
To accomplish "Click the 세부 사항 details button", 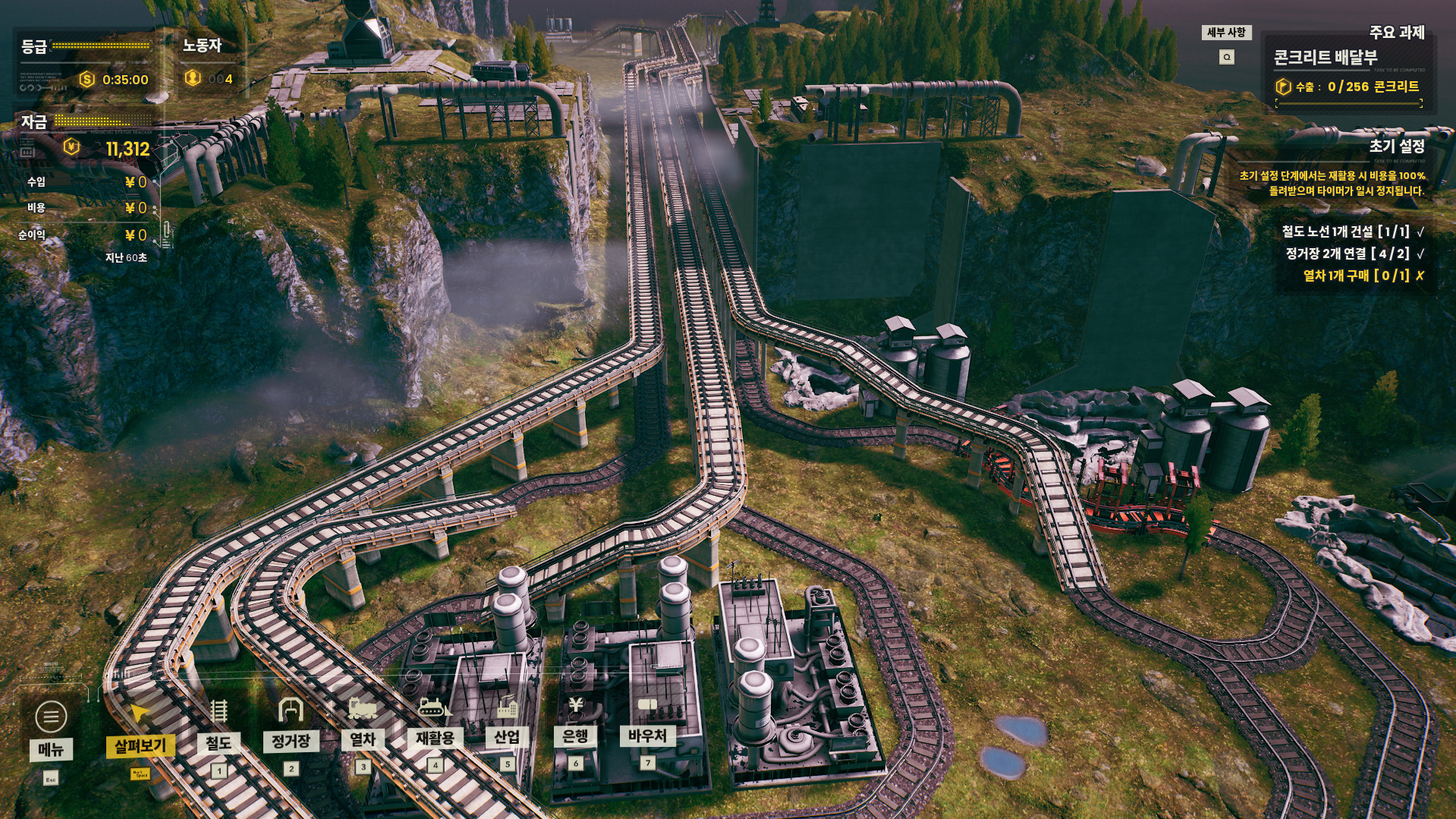I will pyautogui.click(x=1226, y=33).
